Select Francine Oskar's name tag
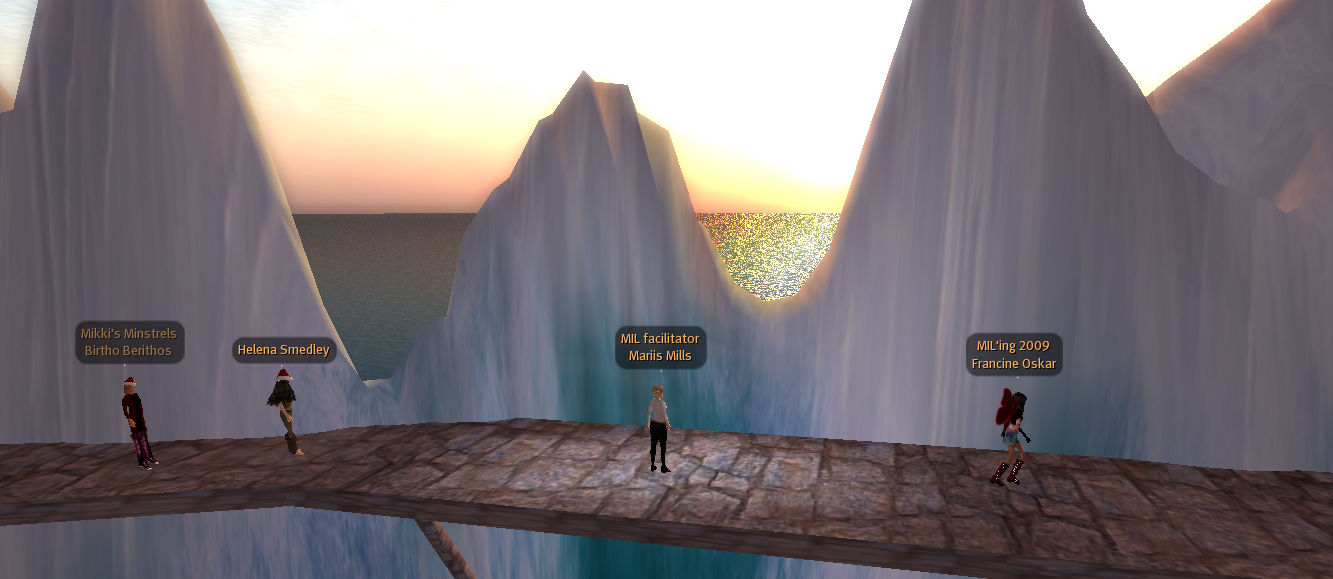 [x=1014, y=355]
